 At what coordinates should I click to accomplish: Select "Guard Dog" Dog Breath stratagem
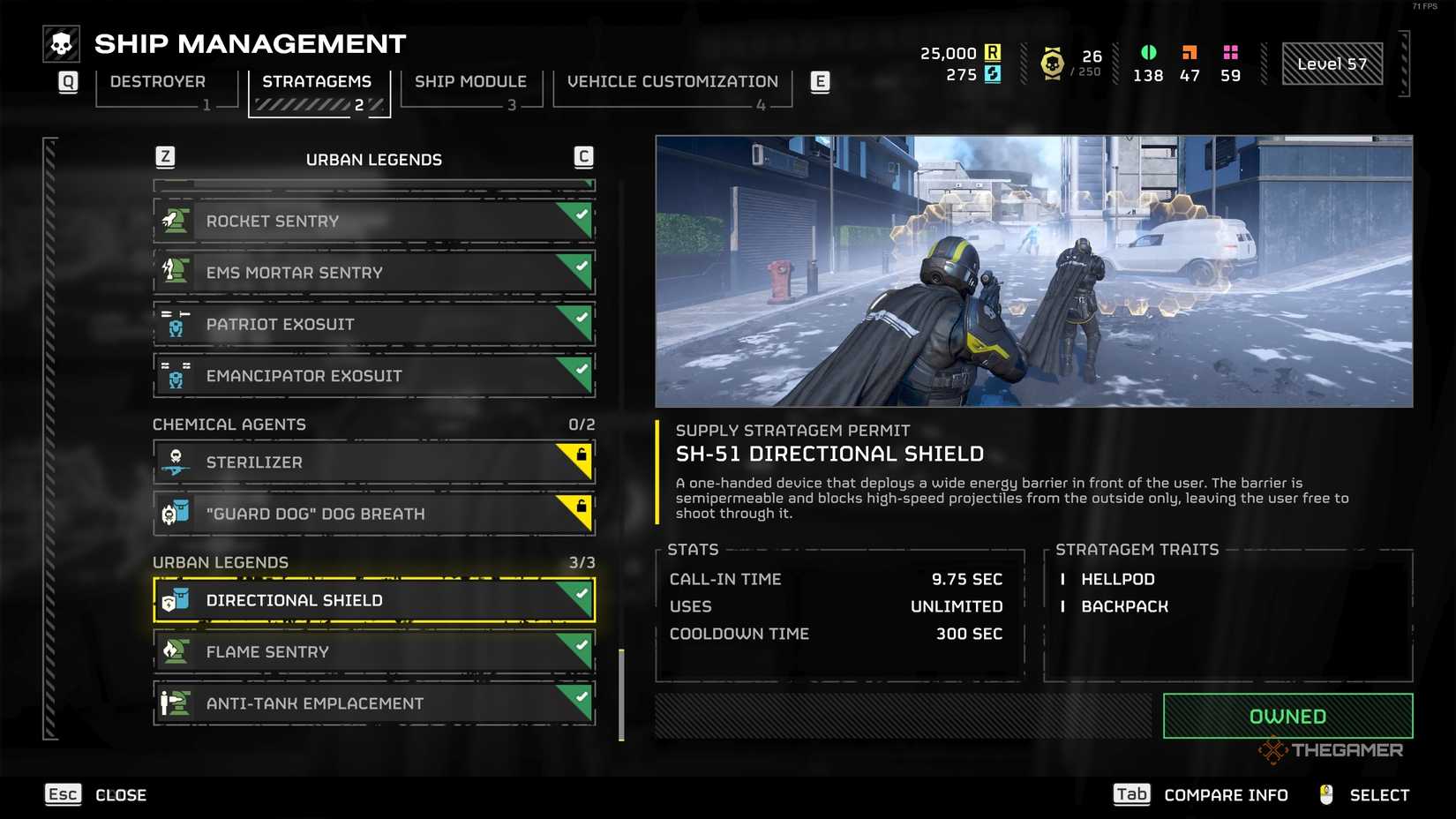(373, 514)
